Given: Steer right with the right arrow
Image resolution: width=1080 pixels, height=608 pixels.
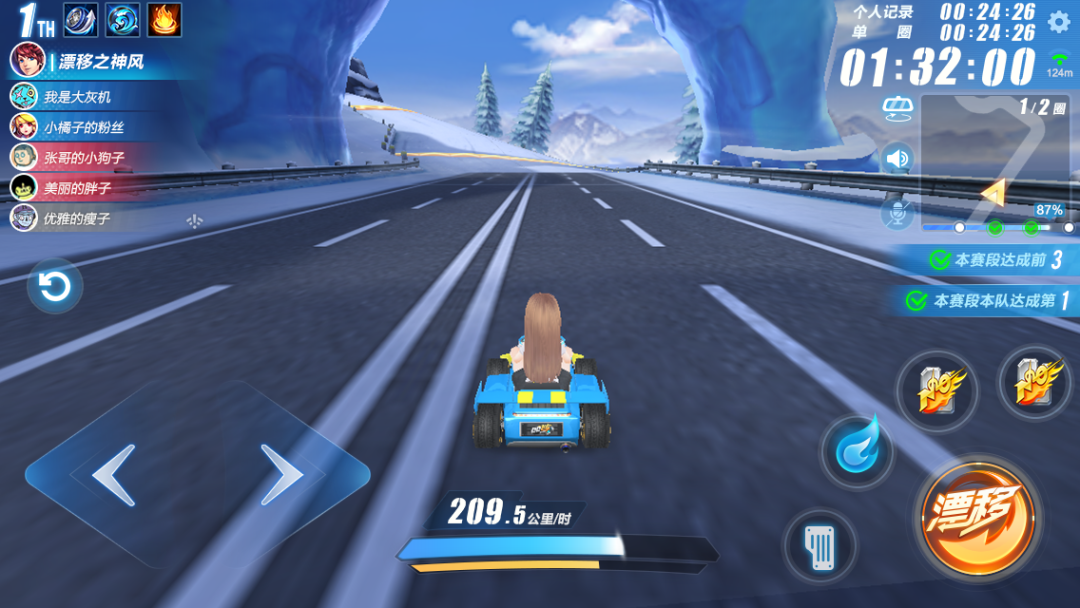Looking at the screenshot, I should [x=282, y=475].
